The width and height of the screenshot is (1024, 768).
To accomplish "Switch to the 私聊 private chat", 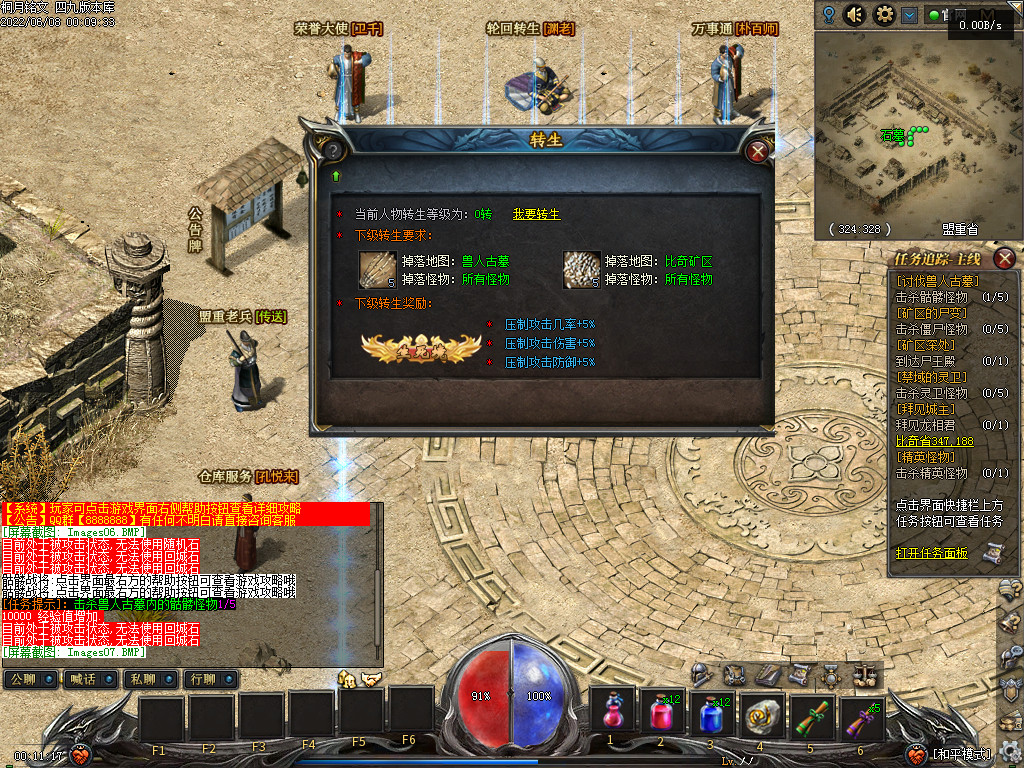I will pyautogui.click(x=143, y=680).
